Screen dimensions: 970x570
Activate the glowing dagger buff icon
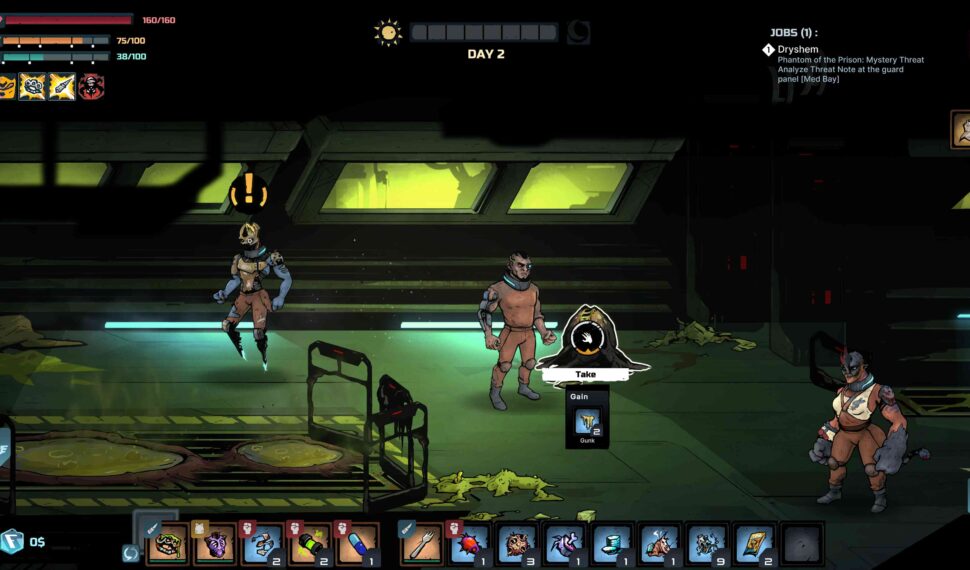[62, 87]
